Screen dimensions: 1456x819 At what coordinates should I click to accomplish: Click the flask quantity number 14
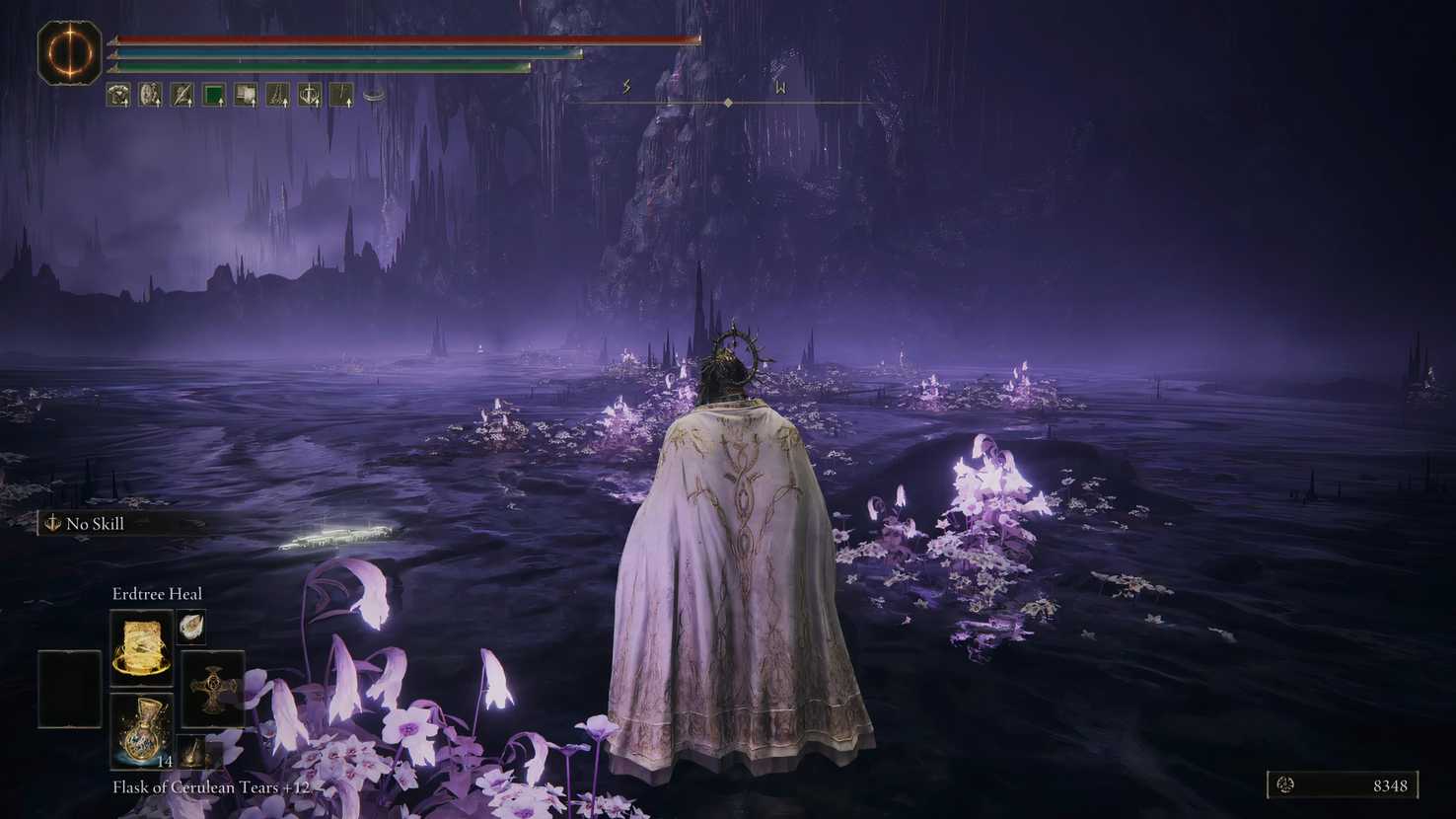(164, 762)
